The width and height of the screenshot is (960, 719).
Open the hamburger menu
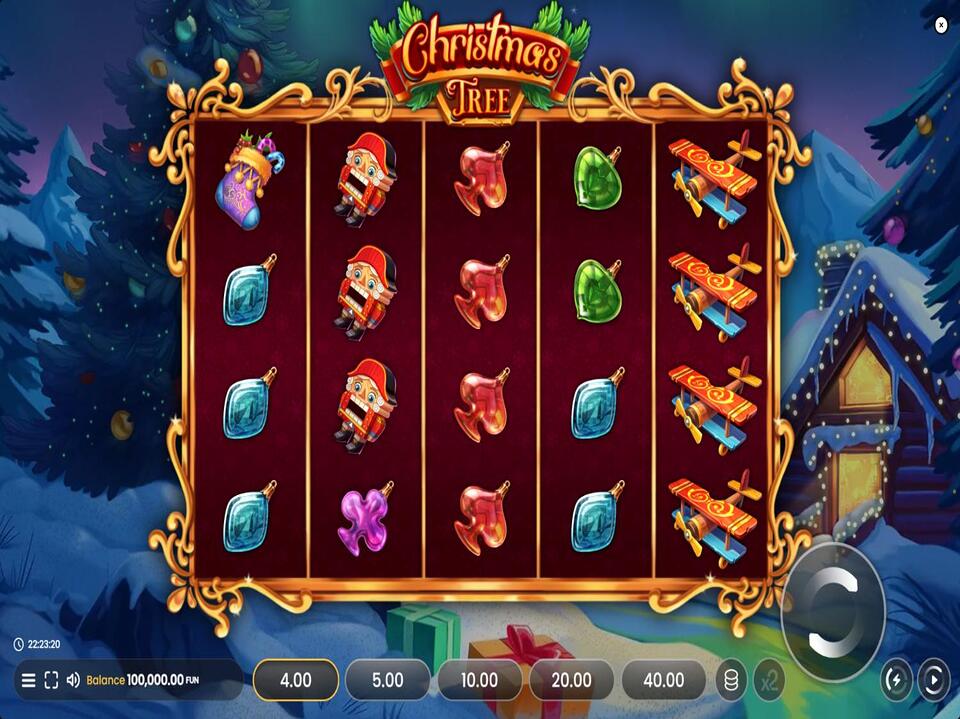pos(28,680)
